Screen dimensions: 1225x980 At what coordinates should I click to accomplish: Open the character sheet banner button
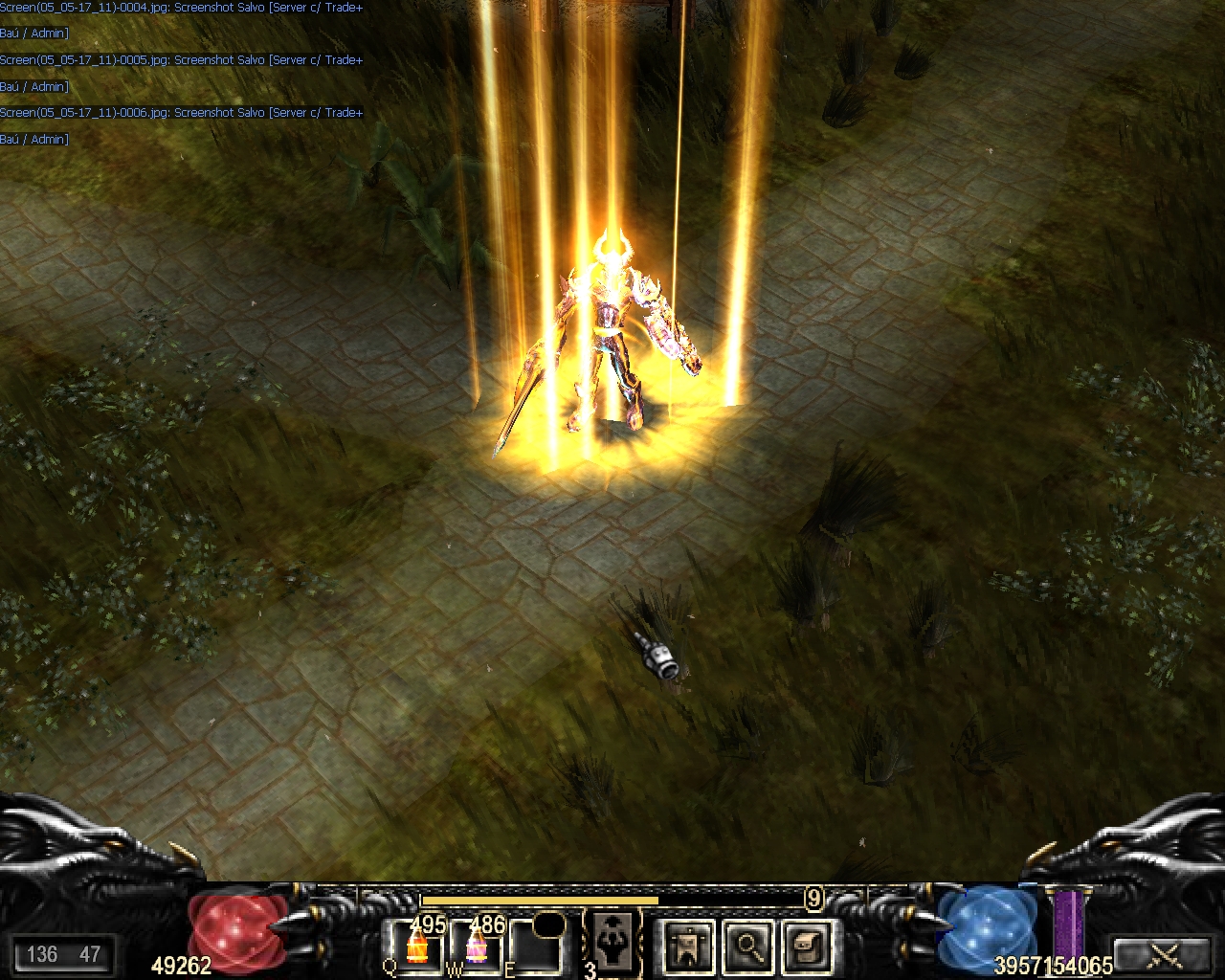point(688,947)
